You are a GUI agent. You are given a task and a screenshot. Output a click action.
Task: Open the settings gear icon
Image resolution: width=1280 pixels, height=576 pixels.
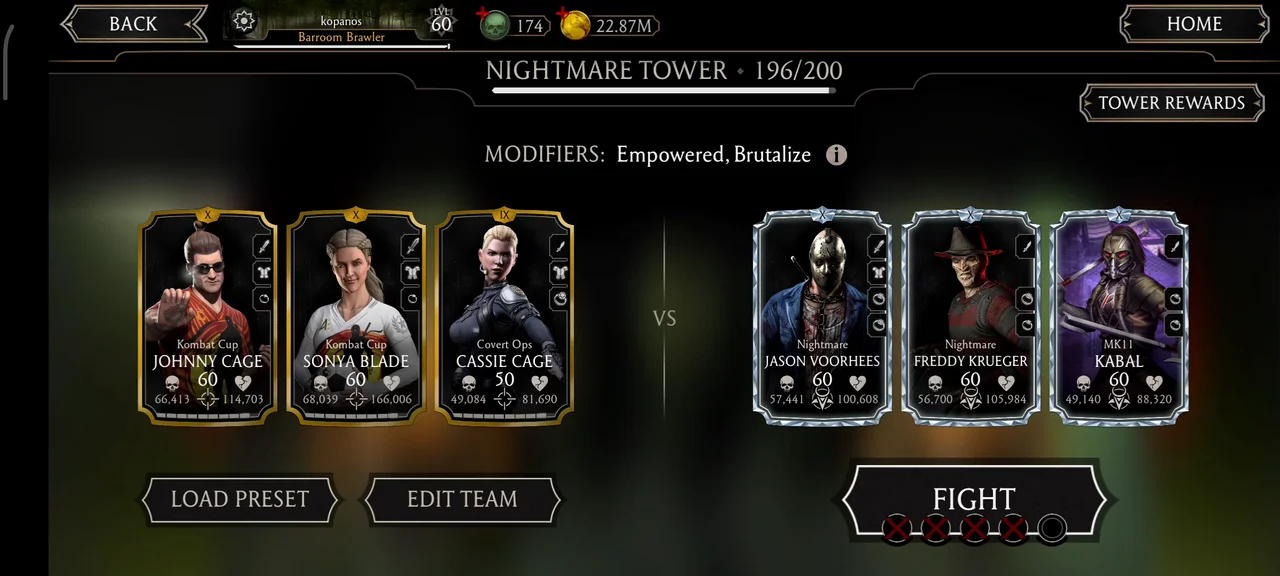[244, 22]
